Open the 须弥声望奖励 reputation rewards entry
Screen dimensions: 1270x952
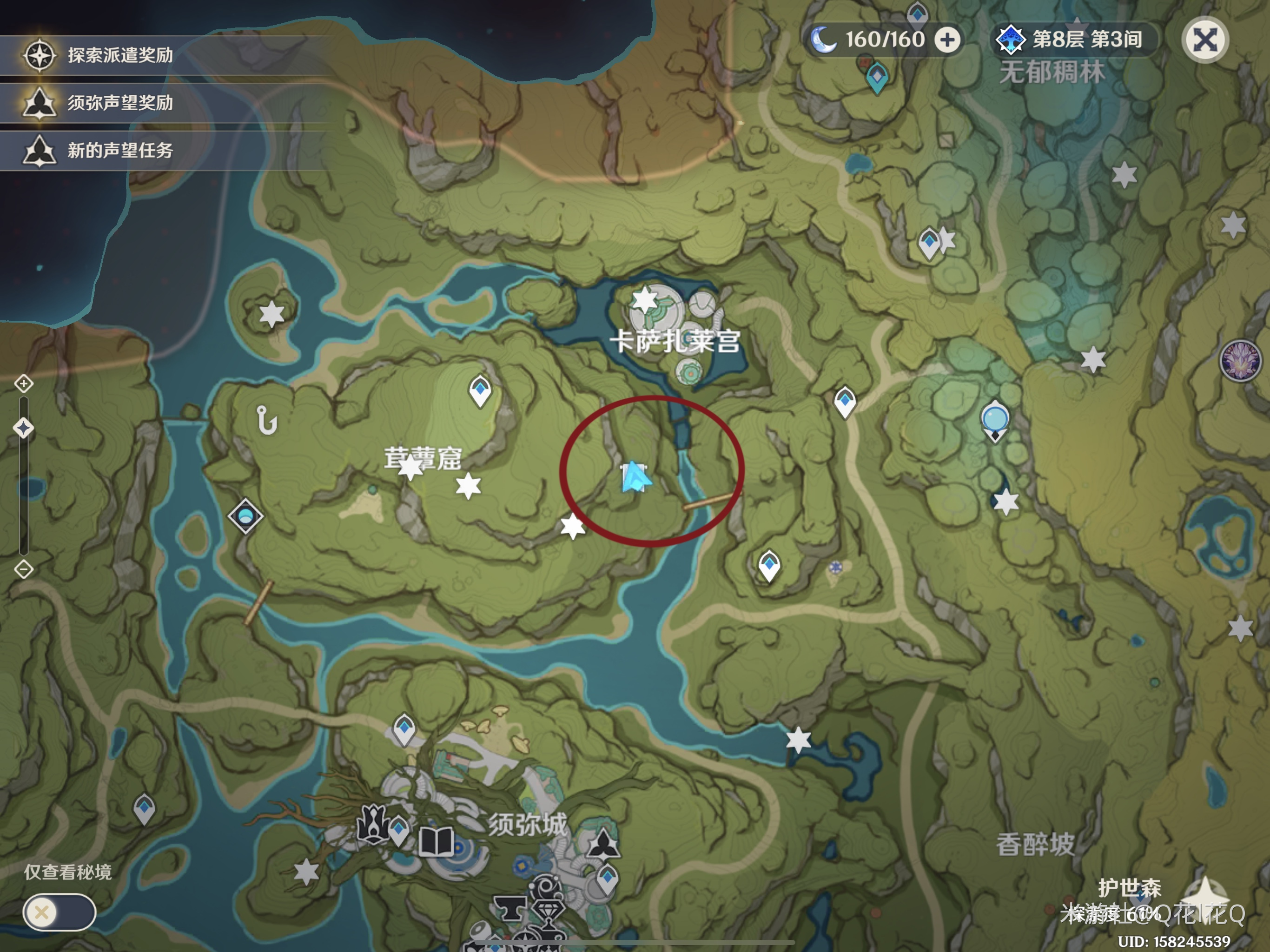pyautogui.click(x=119, y=103)
